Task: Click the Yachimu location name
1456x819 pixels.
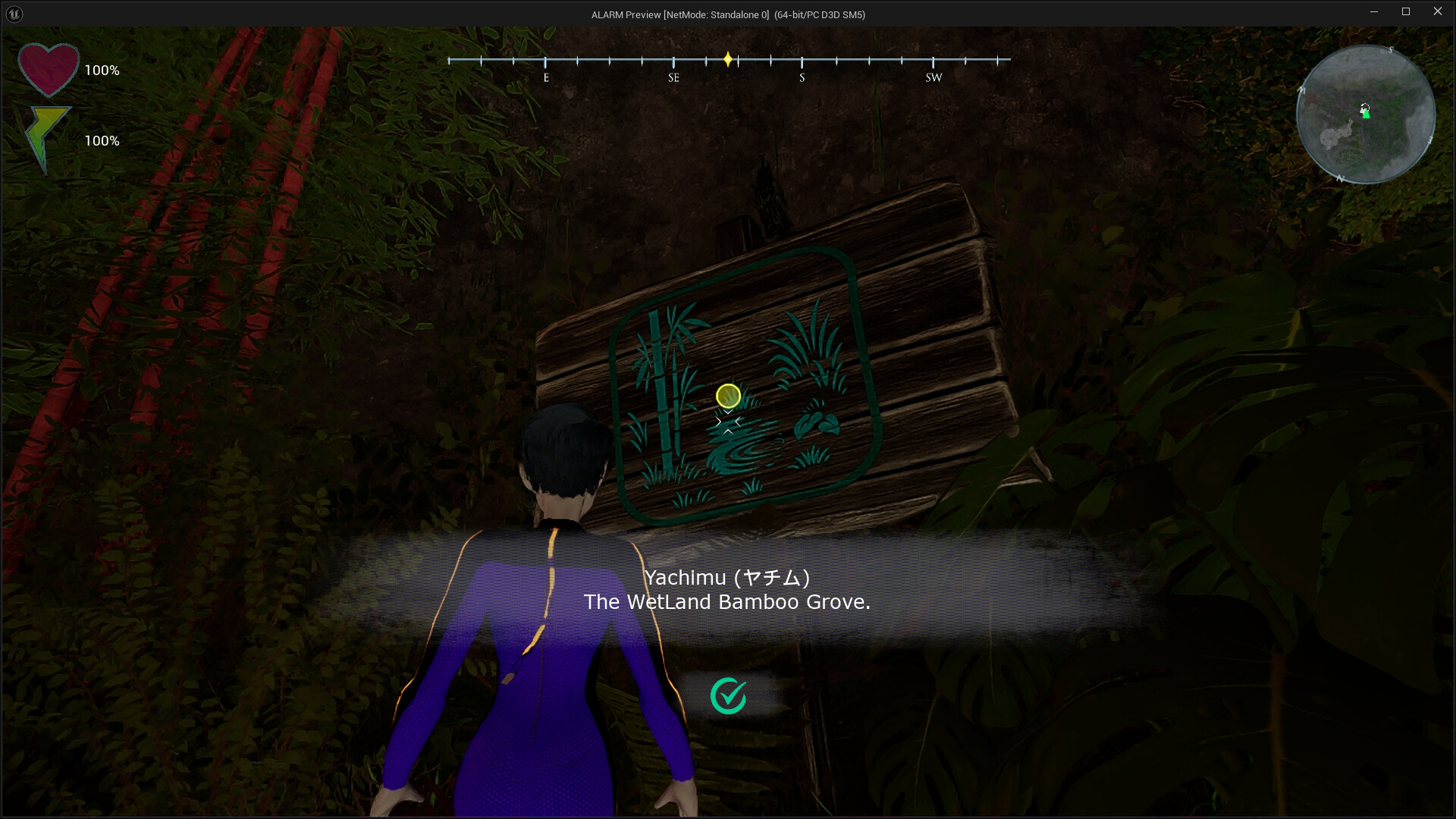Action: coord(726,577)
